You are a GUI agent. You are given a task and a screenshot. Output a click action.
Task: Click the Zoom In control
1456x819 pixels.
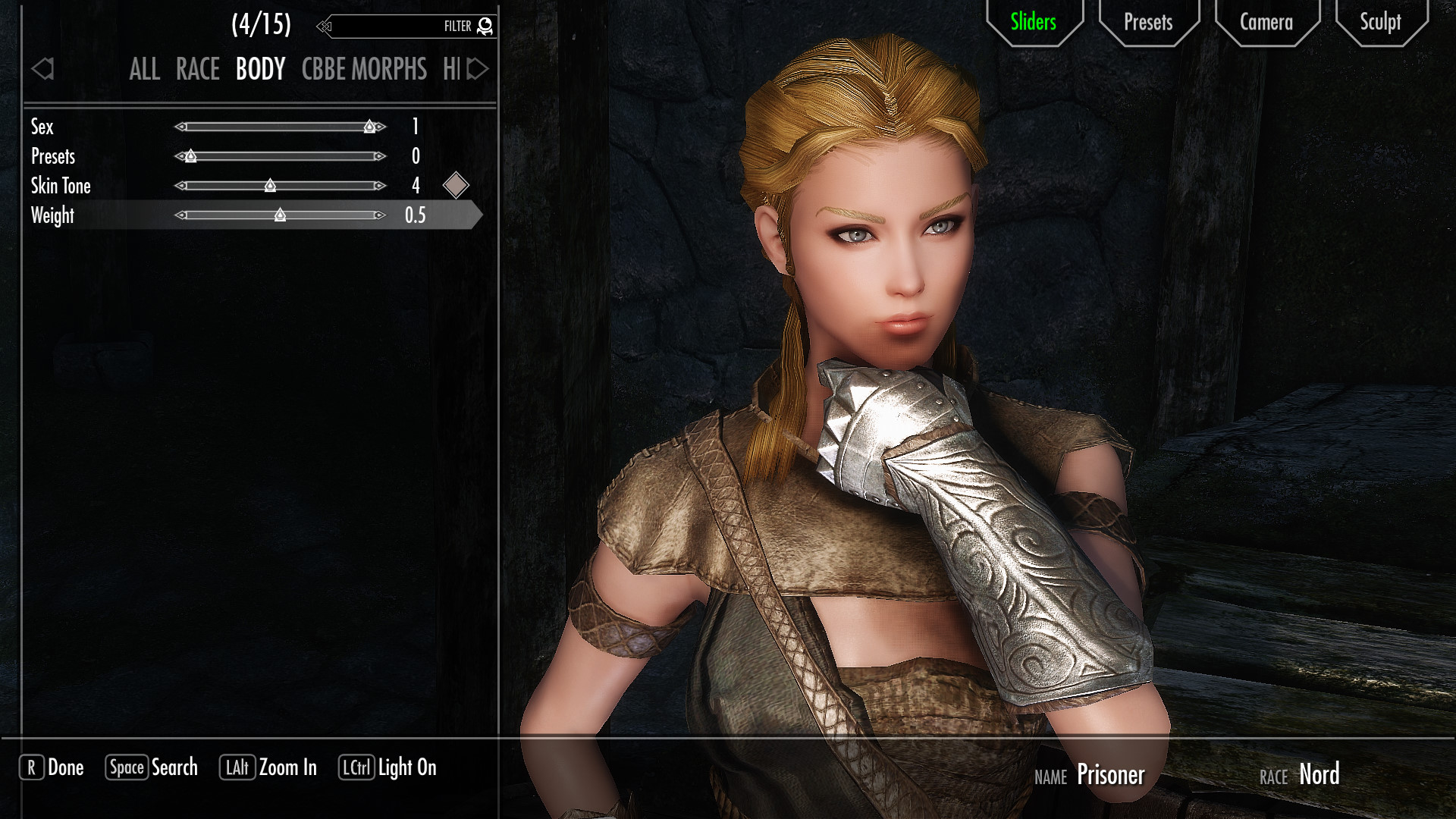click(x=268, y=767)
